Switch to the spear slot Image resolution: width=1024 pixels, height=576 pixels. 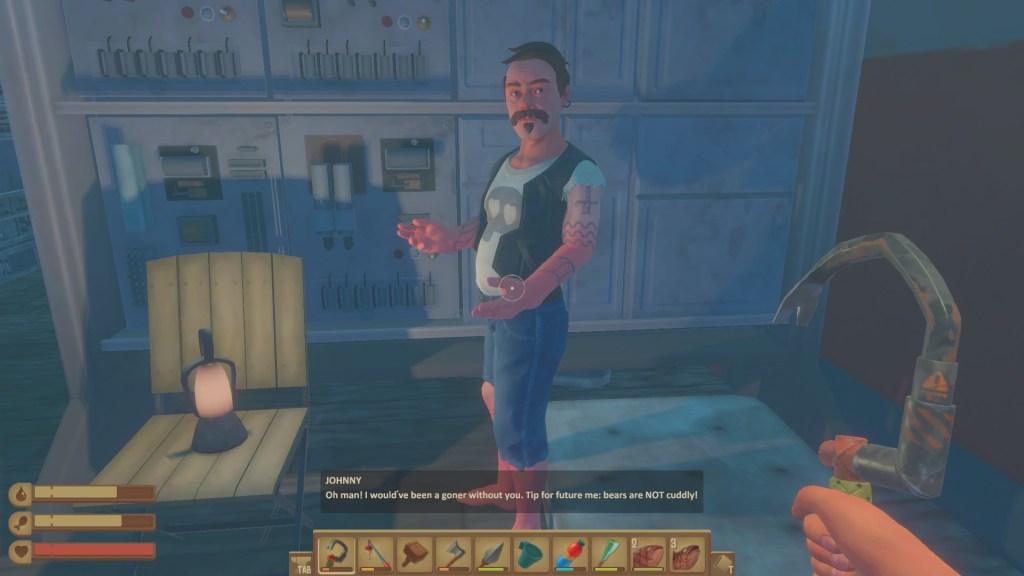491,553
